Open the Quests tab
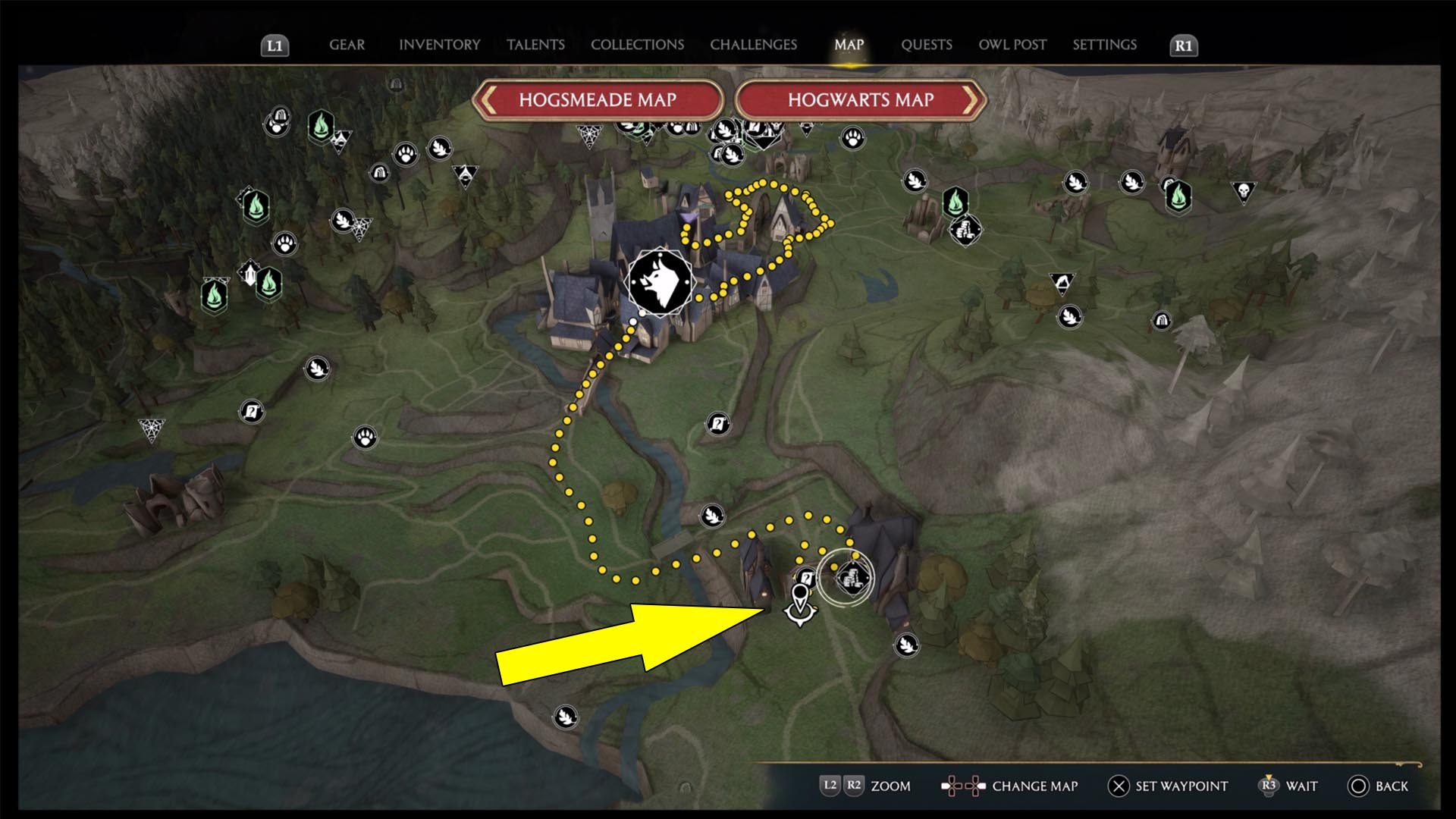This screenshot has height=819, width=1456. click(x=926, y=45)
